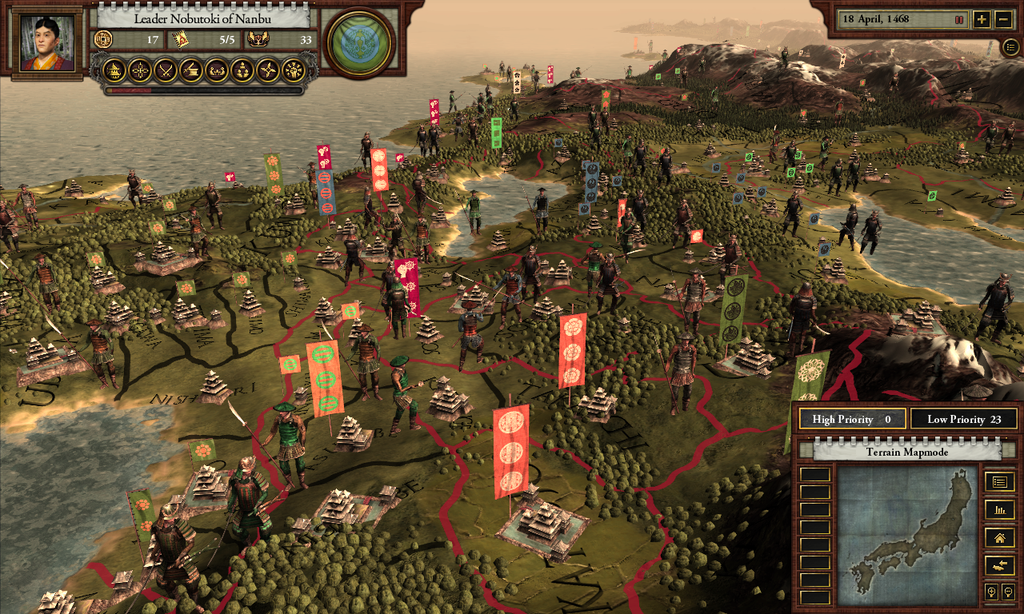Screen dimensions: 1024x614
Task: Increase game speed with plus button
Action: (981, 19)
